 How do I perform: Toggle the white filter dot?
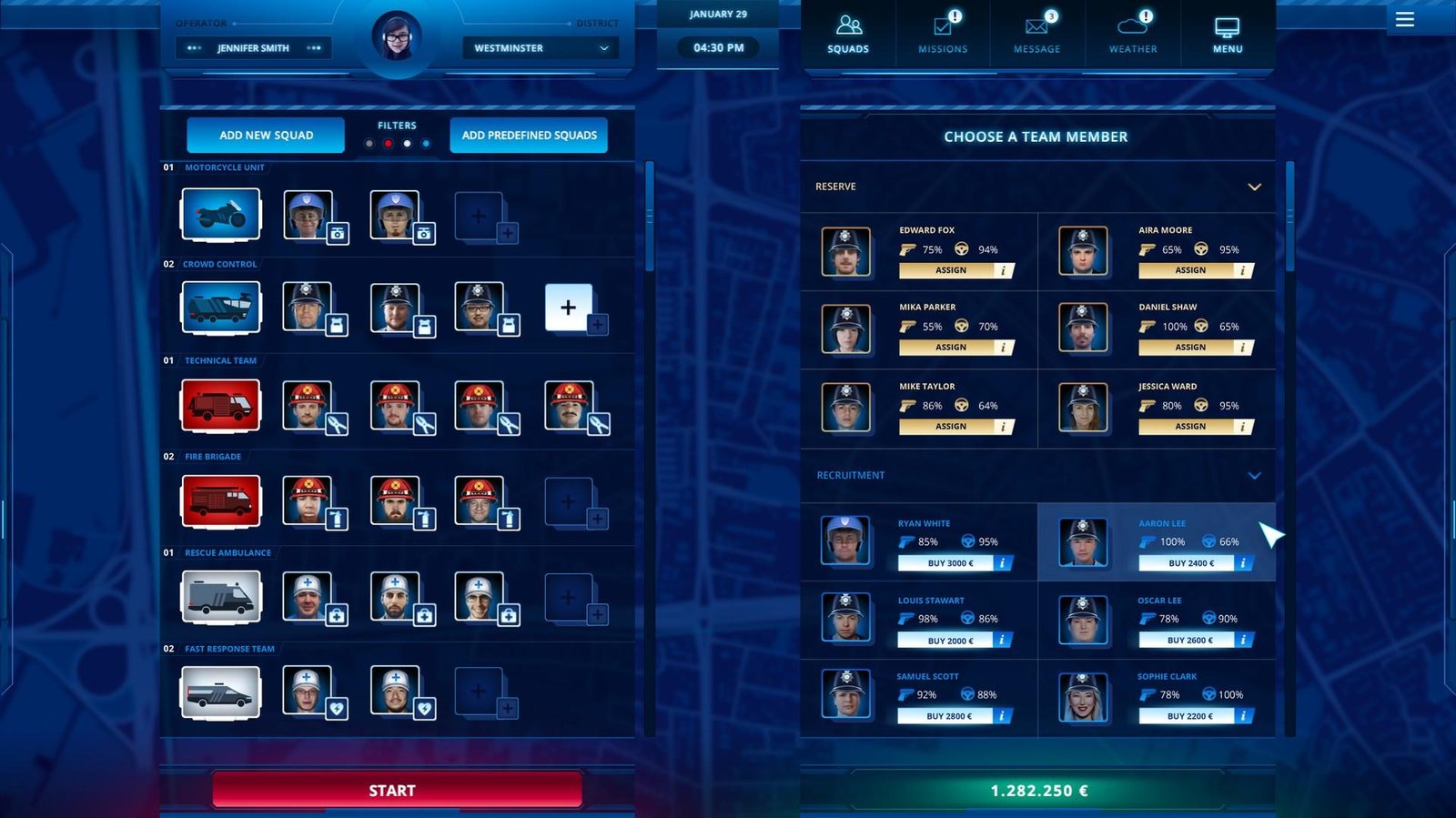click(406, 143)
